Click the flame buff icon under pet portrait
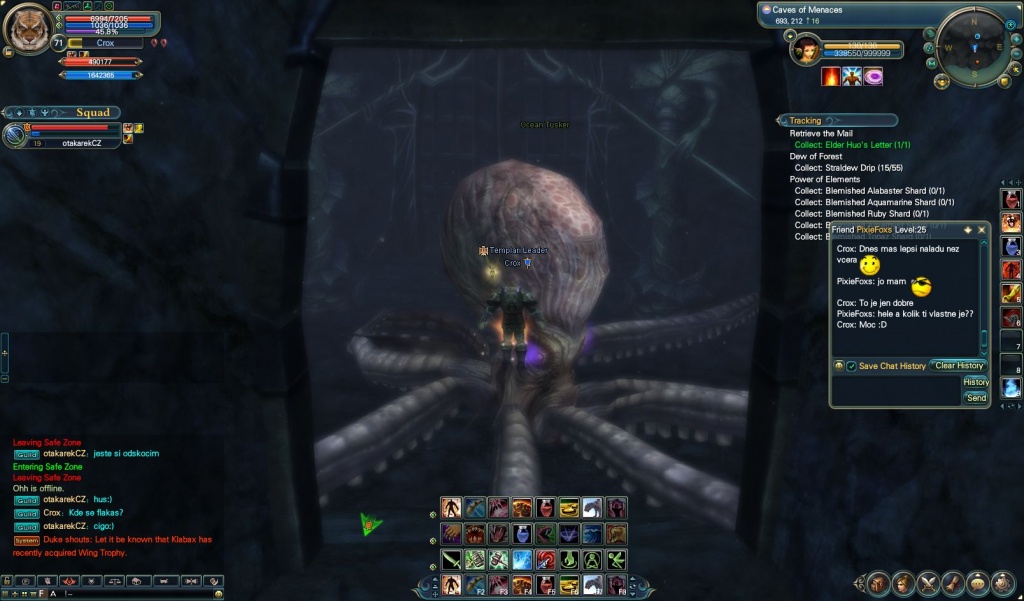The width and height of the screenshot is (1024, 601). [831, 77]
